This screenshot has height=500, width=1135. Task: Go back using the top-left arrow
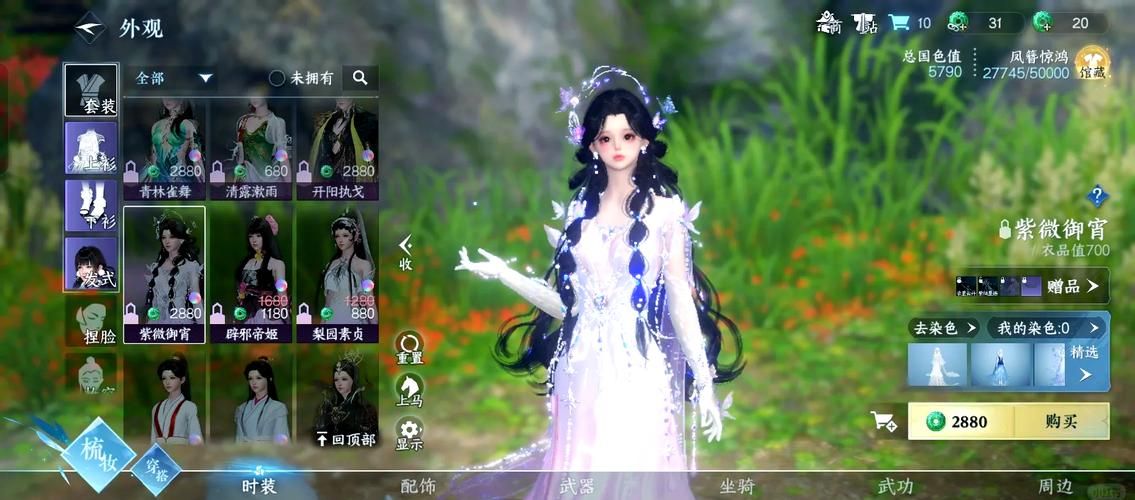[90, 27]
